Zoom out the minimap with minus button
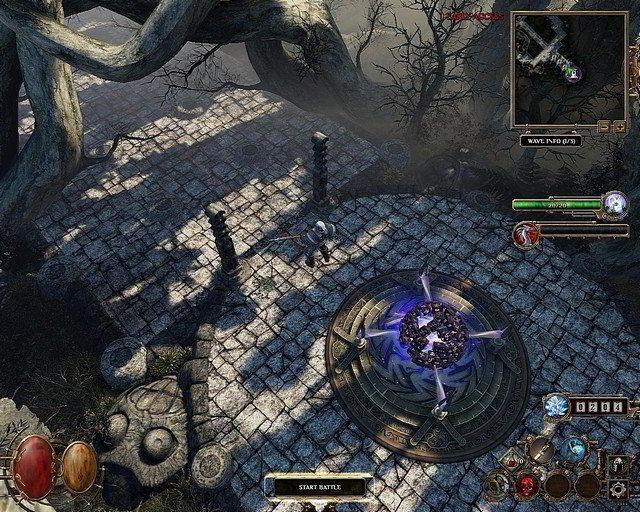 (603, 127)
